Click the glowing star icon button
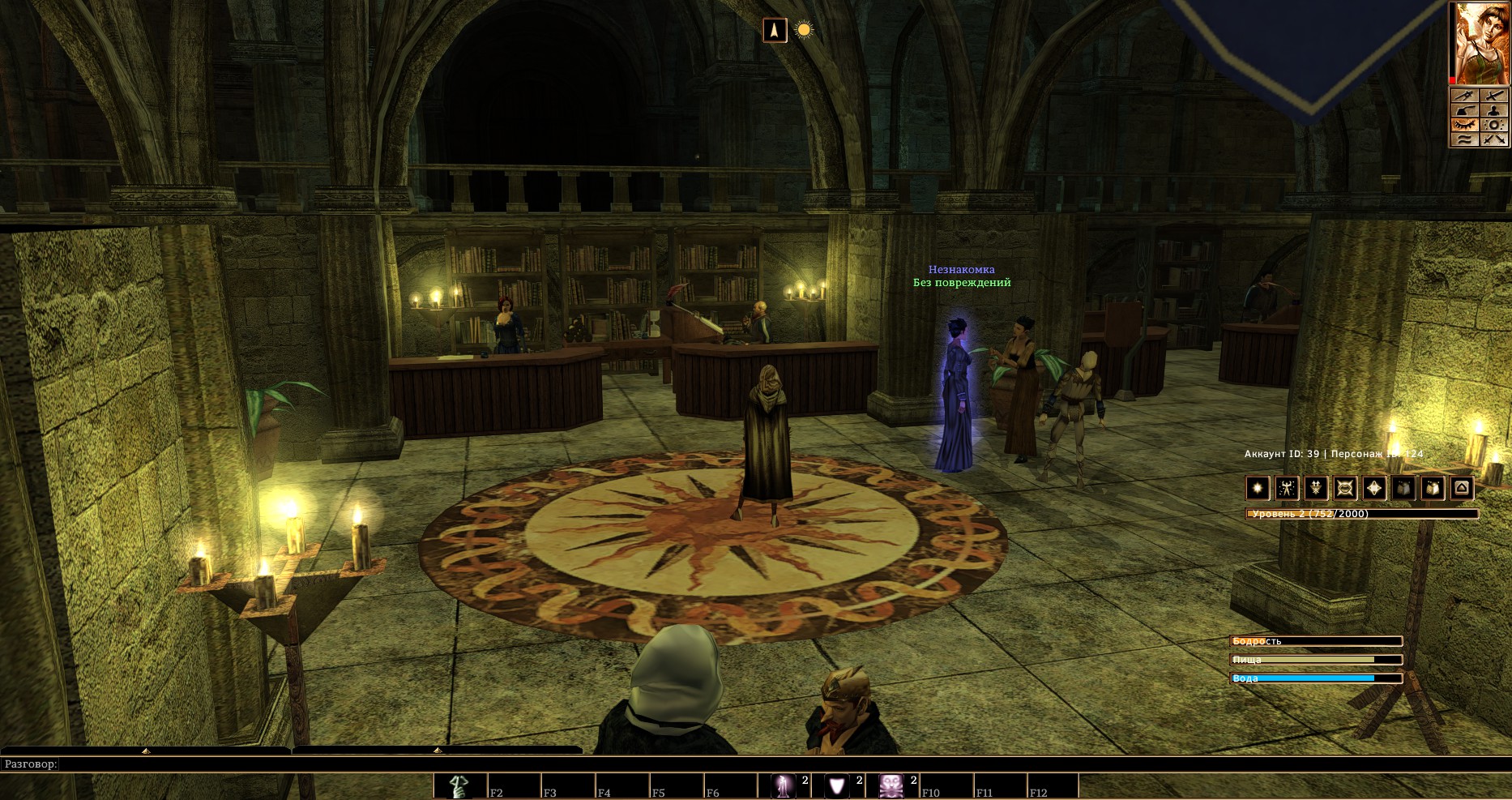The width and height of the screenshot is (1512, 800). coord(1258,488)
